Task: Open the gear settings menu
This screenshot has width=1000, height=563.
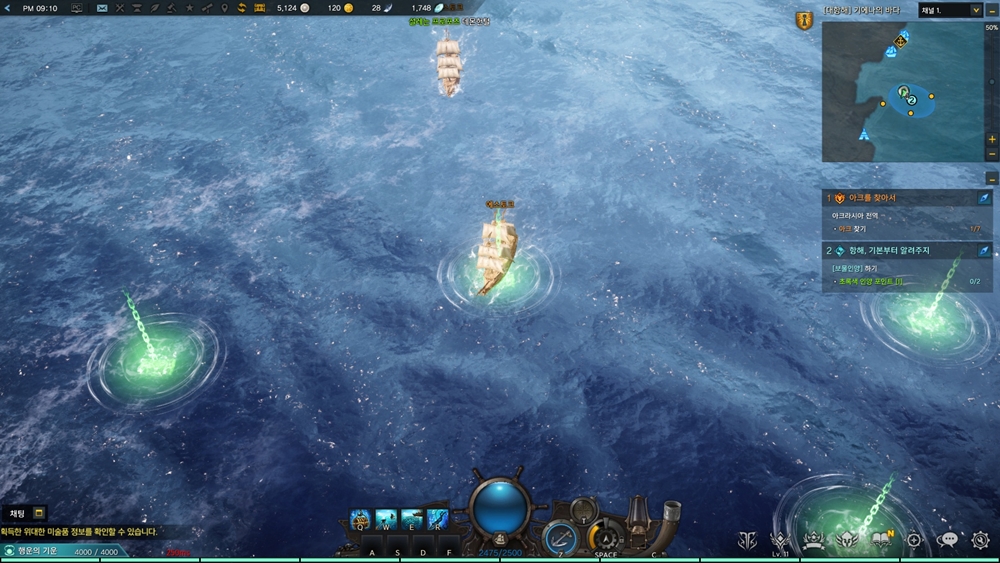Action: pyautogui.click(x=980, y=540)
